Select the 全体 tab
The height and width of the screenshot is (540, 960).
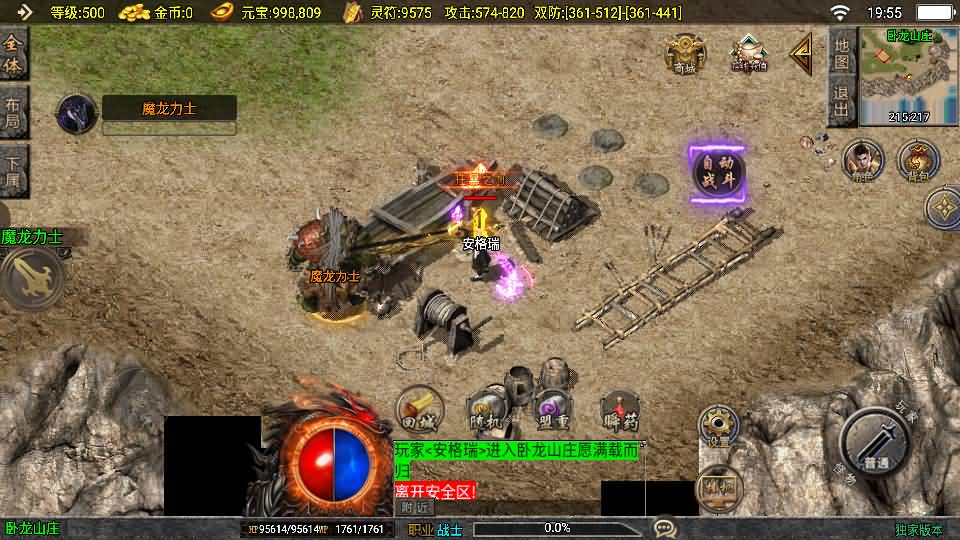click(13, 55)
